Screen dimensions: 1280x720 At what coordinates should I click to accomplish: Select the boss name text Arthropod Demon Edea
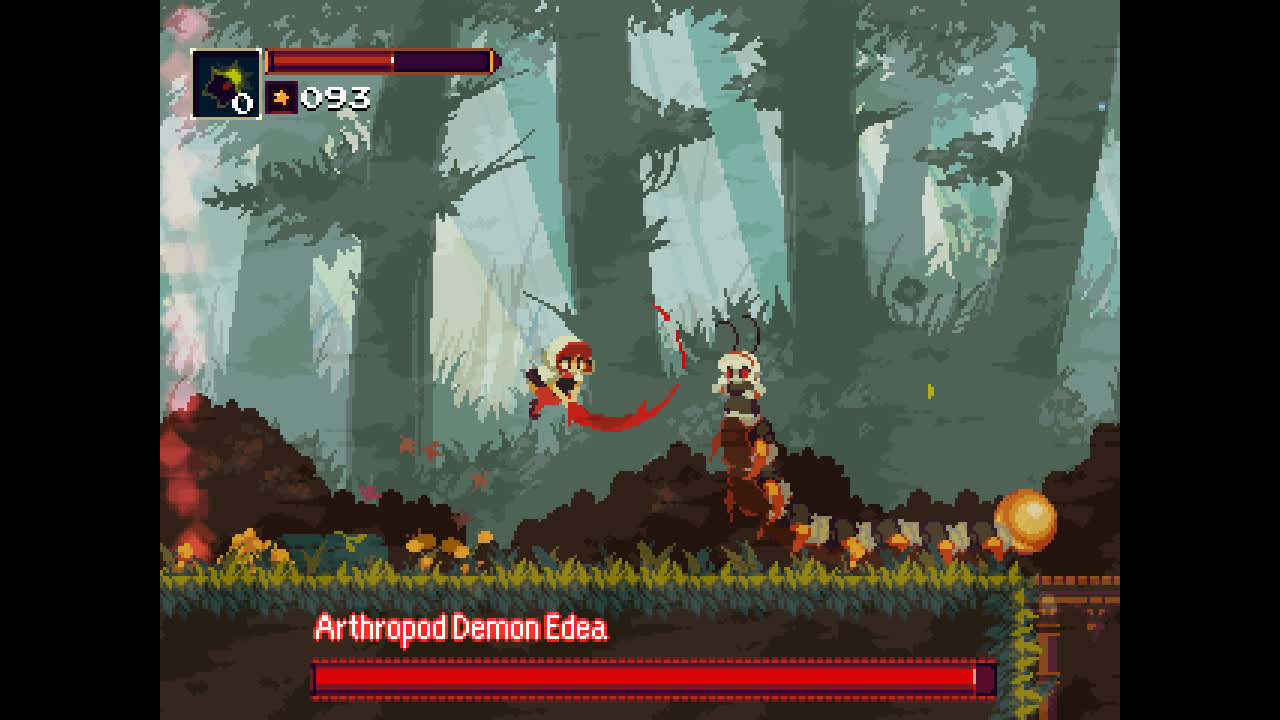click(x=460, y=625)
